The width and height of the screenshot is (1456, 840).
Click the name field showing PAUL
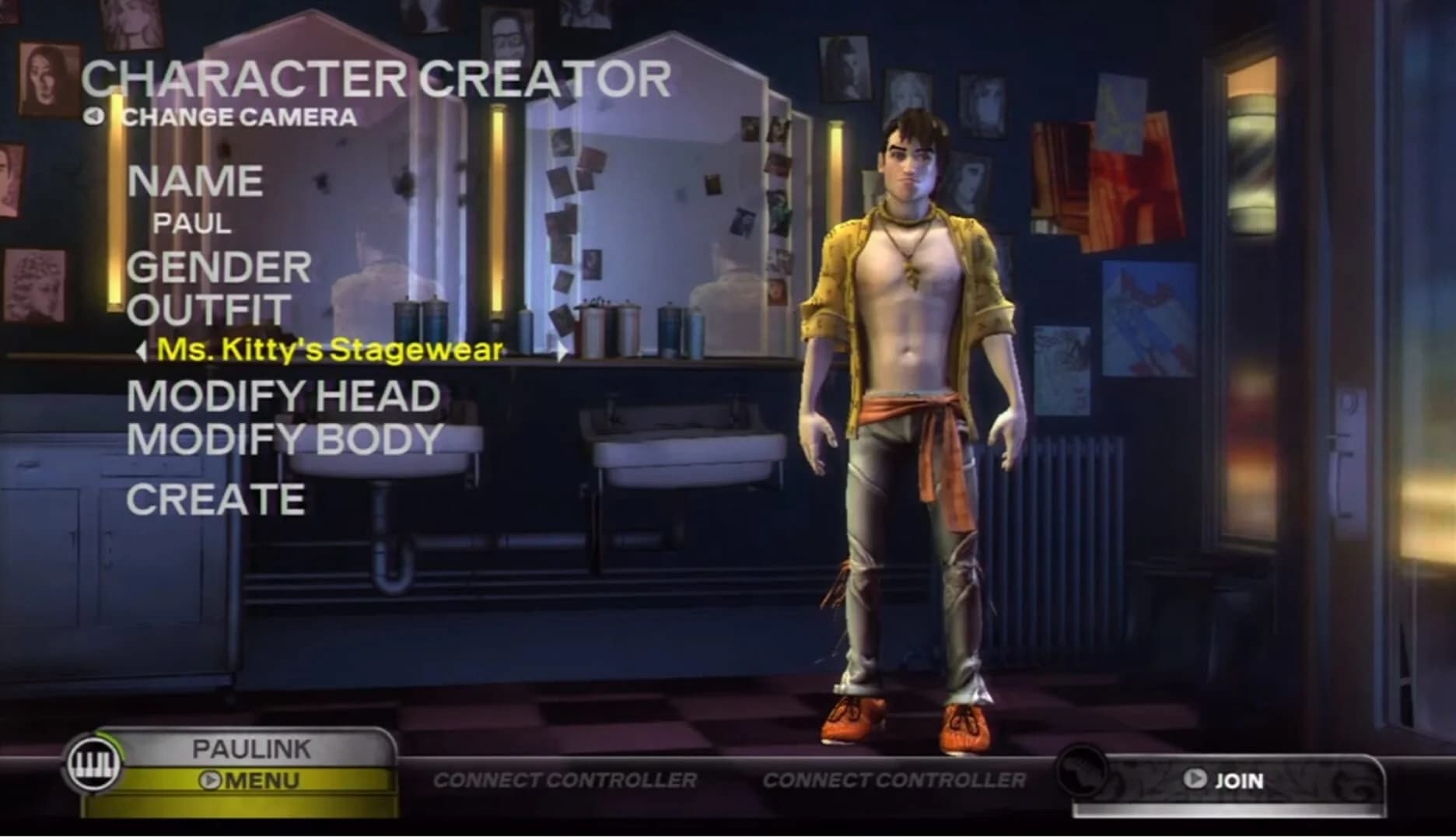tap(191, 224)
